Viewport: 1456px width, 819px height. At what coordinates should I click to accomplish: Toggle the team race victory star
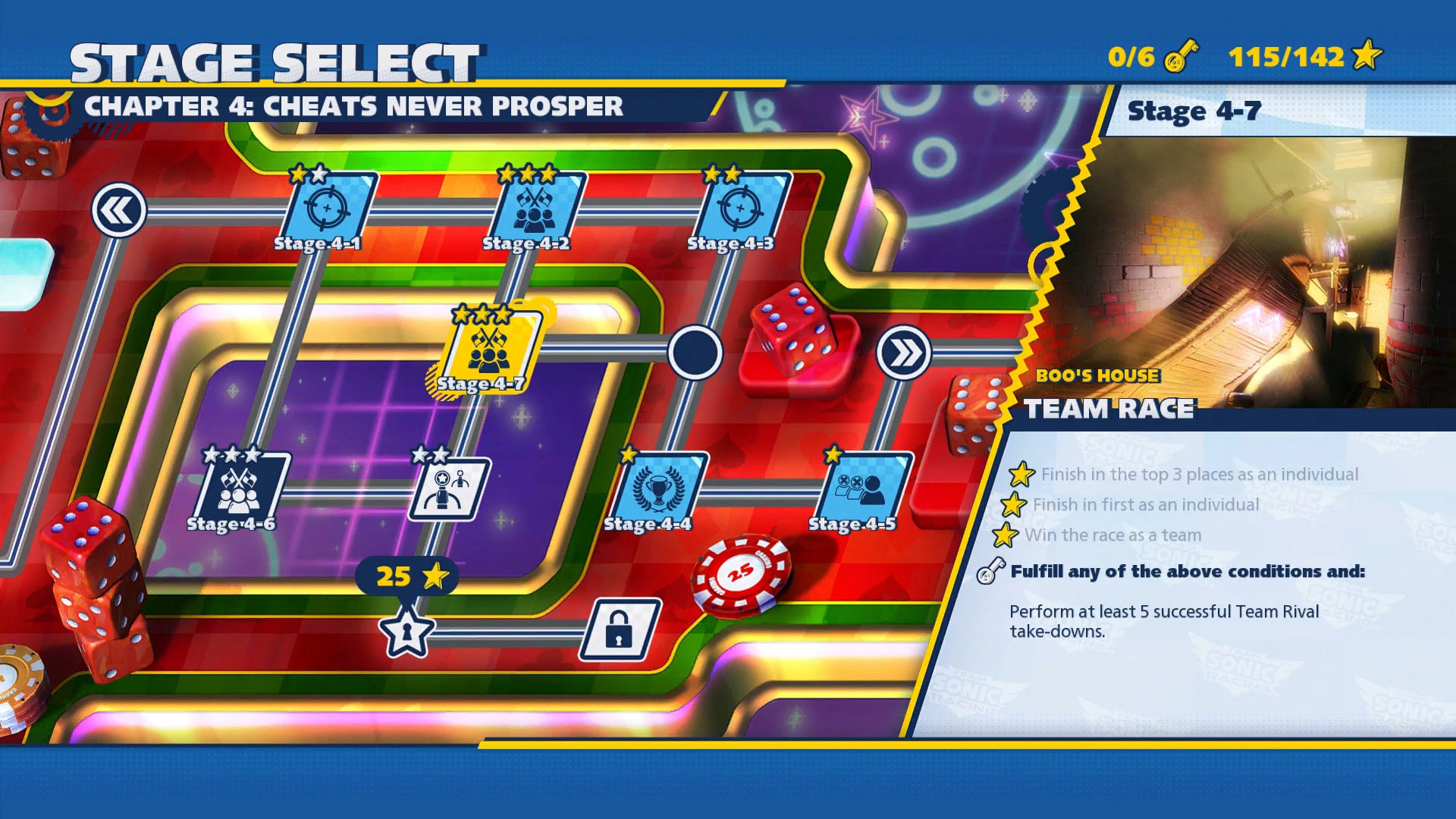coord(1006,535)
